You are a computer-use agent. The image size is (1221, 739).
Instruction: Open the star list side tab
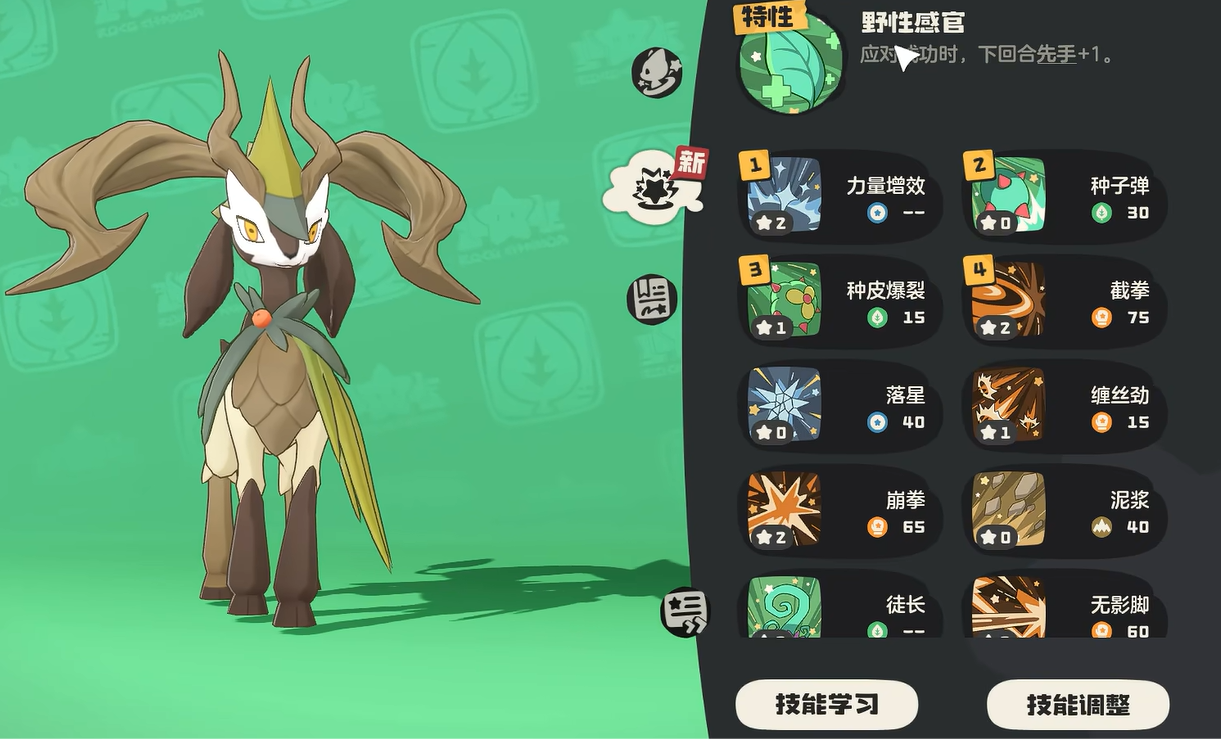[x=686, y=611]
